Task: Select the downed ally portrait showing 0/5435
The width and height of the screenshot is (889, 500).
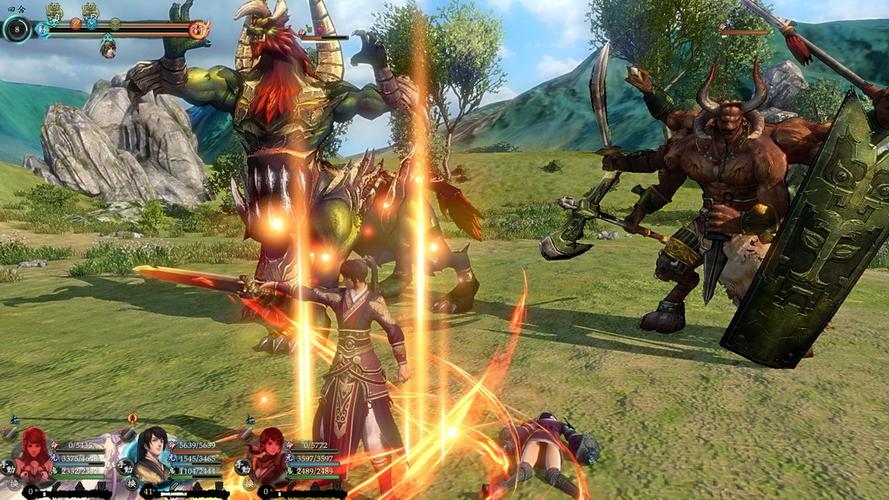Action: 34,456
